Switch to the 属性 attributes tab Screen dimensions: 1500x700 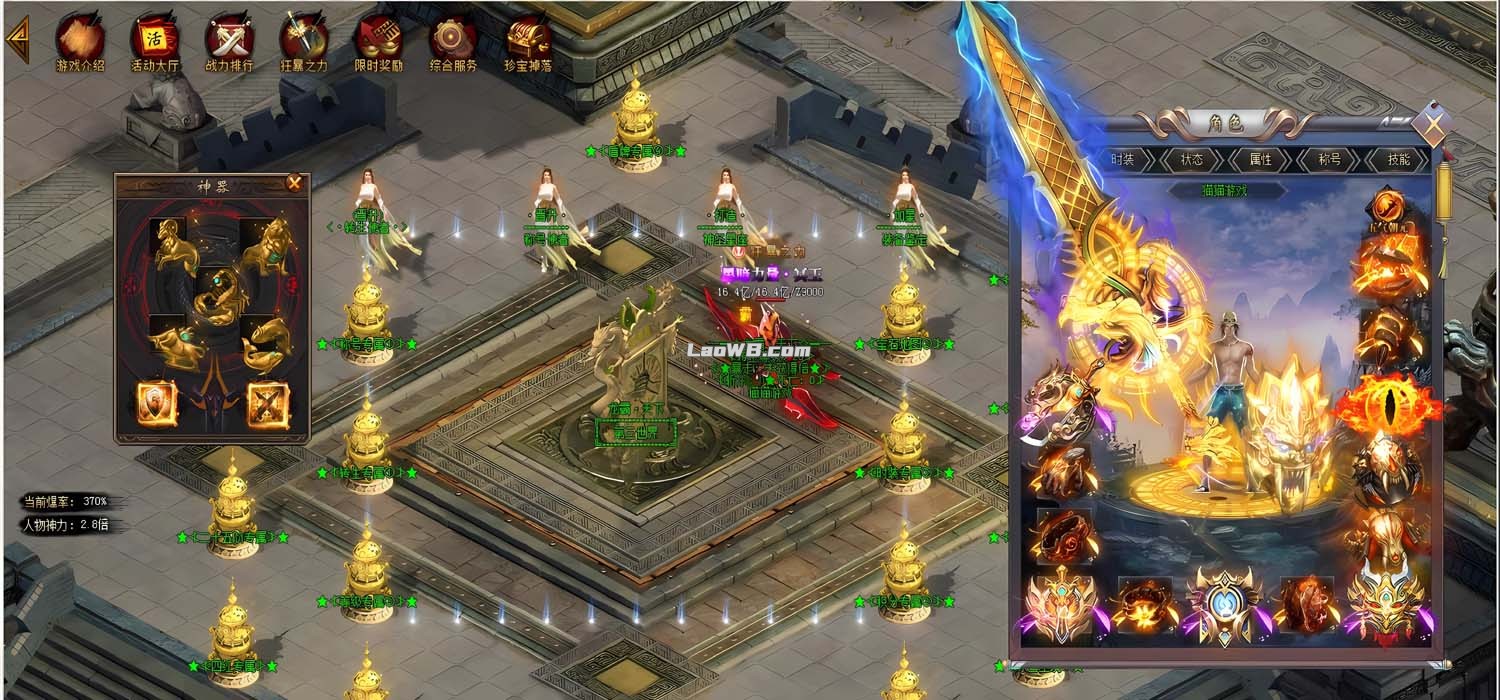pos(1260,159)
